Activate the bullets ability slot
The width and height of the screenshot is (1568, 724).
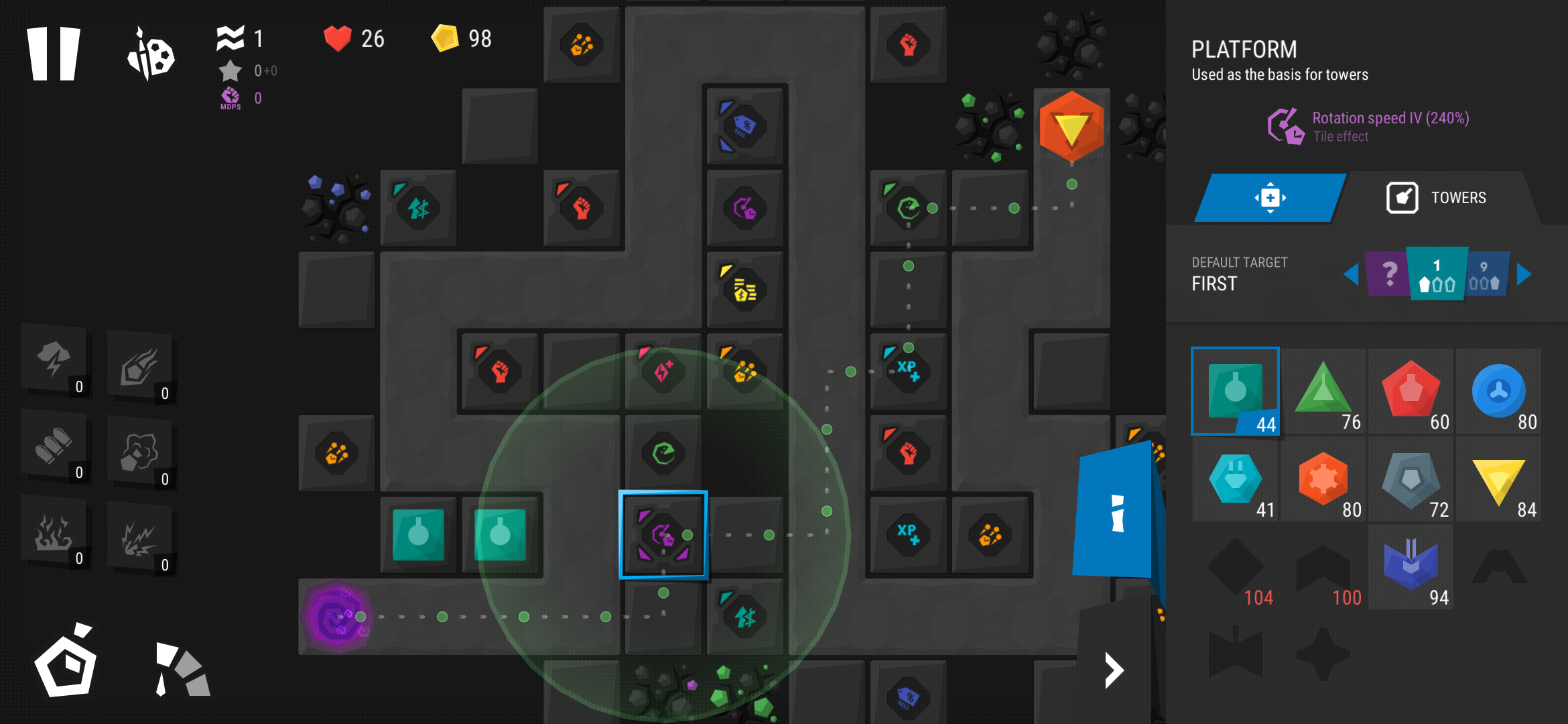point(54,446)
